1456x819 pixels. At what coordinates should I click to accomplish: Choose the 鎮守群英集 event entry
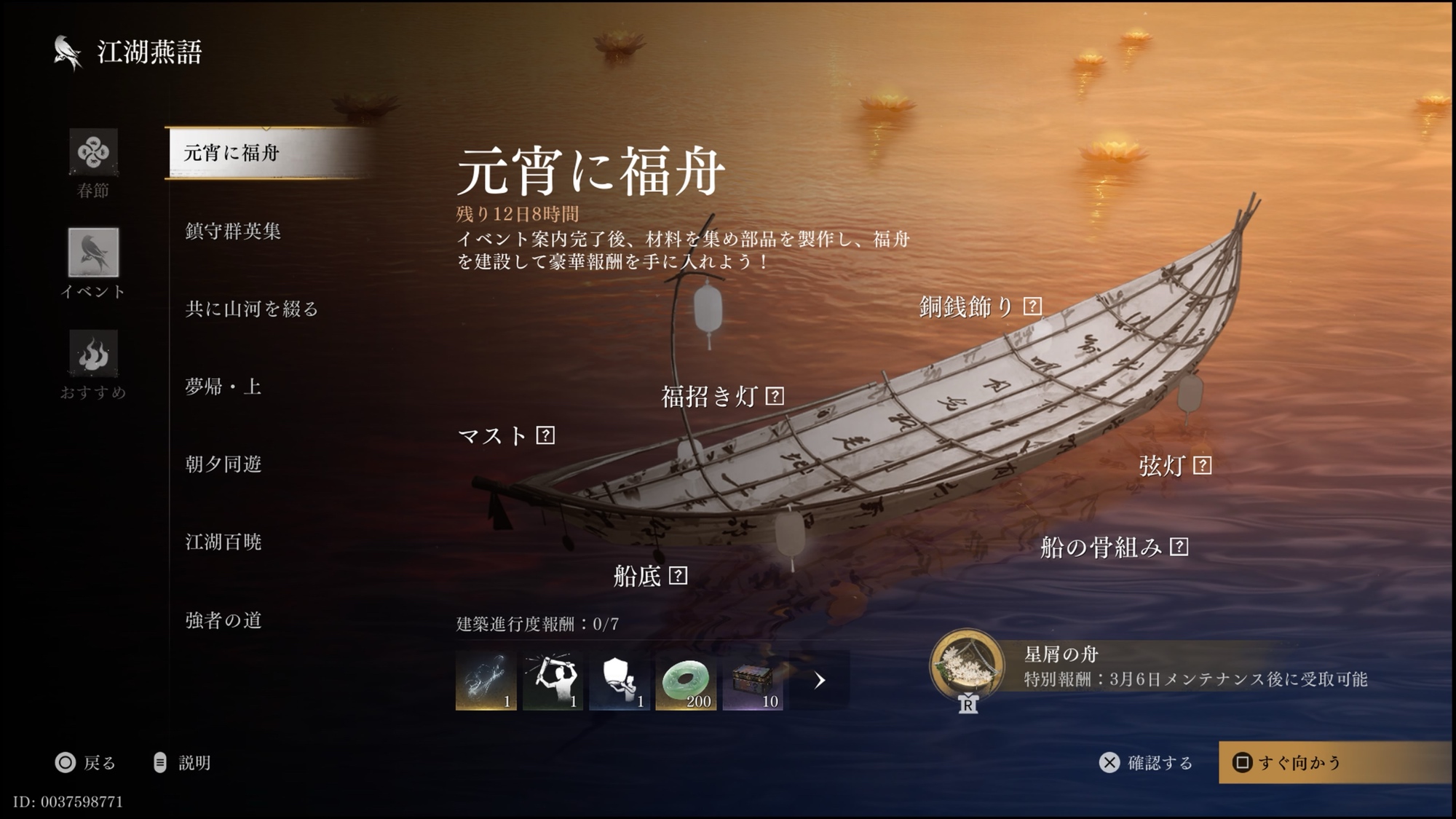[233, 232]
